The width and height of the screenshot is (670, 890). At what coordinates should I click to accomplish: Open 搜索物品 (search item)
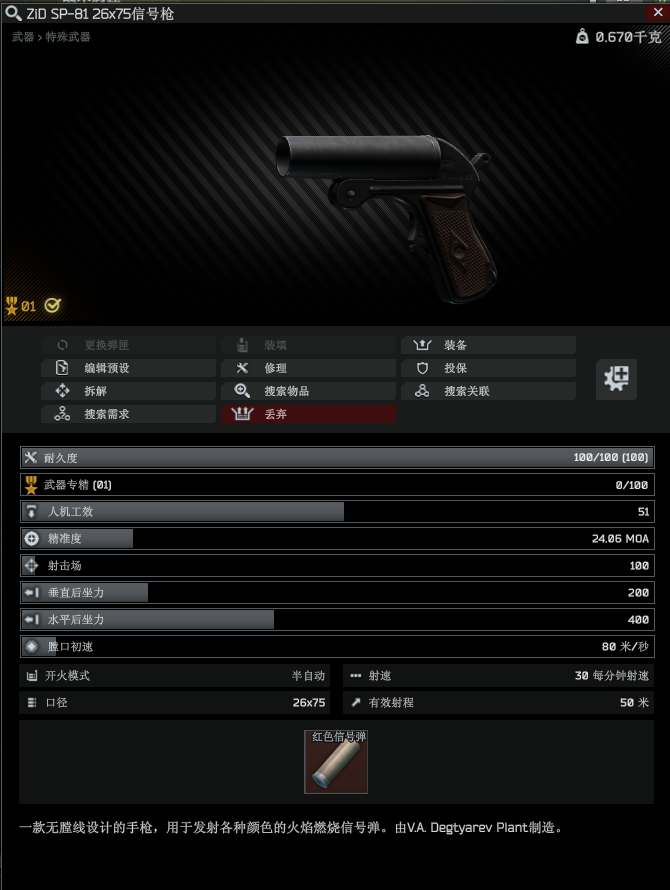coord(308,391)
